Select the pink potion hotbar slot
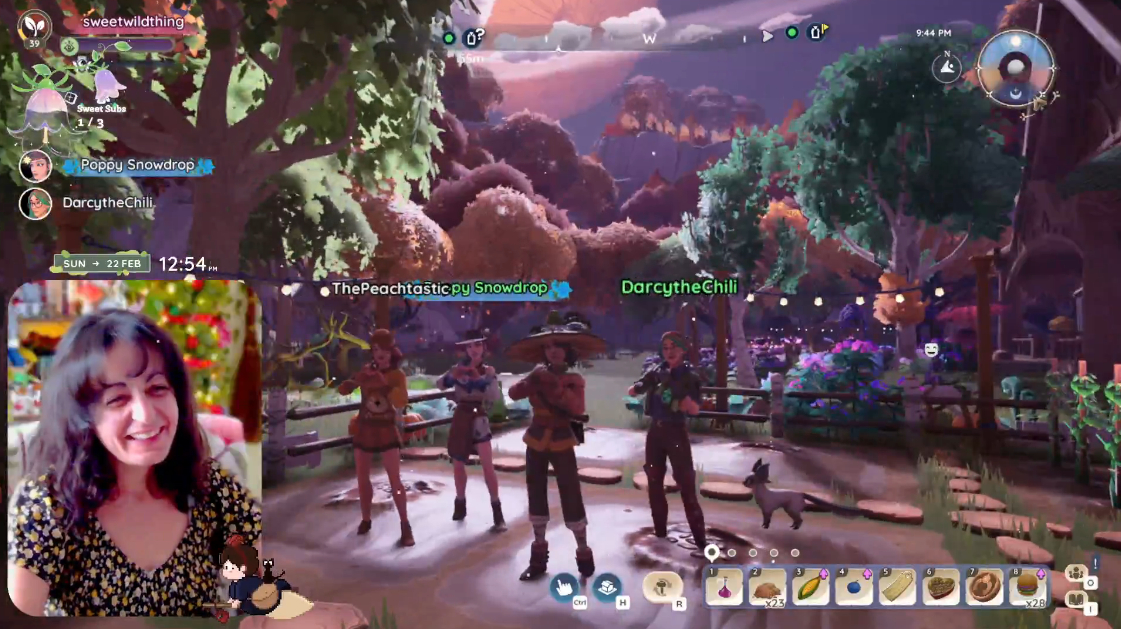 click(x=725, y=588)
